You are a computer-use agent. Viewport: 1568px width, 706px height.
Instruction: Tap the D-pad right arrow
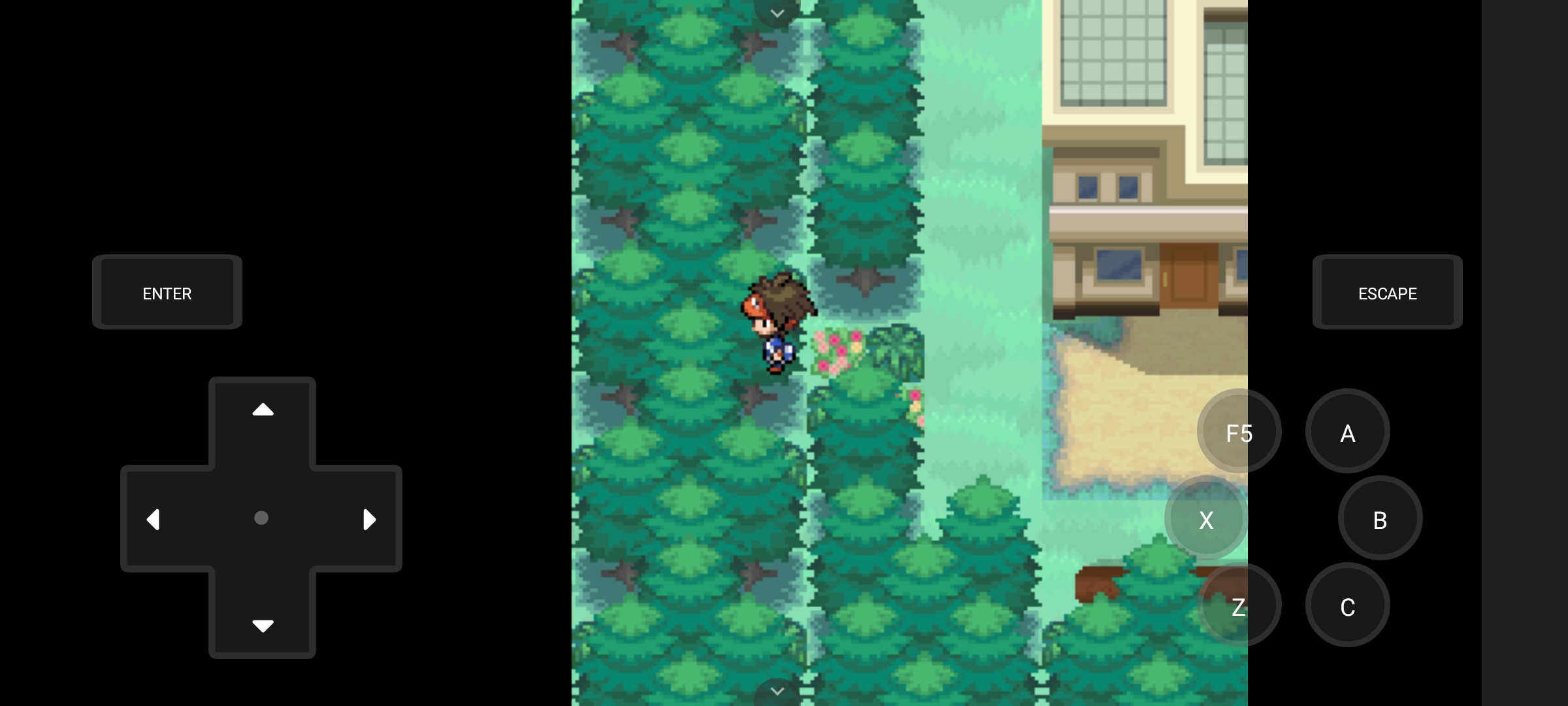(370, 518)
